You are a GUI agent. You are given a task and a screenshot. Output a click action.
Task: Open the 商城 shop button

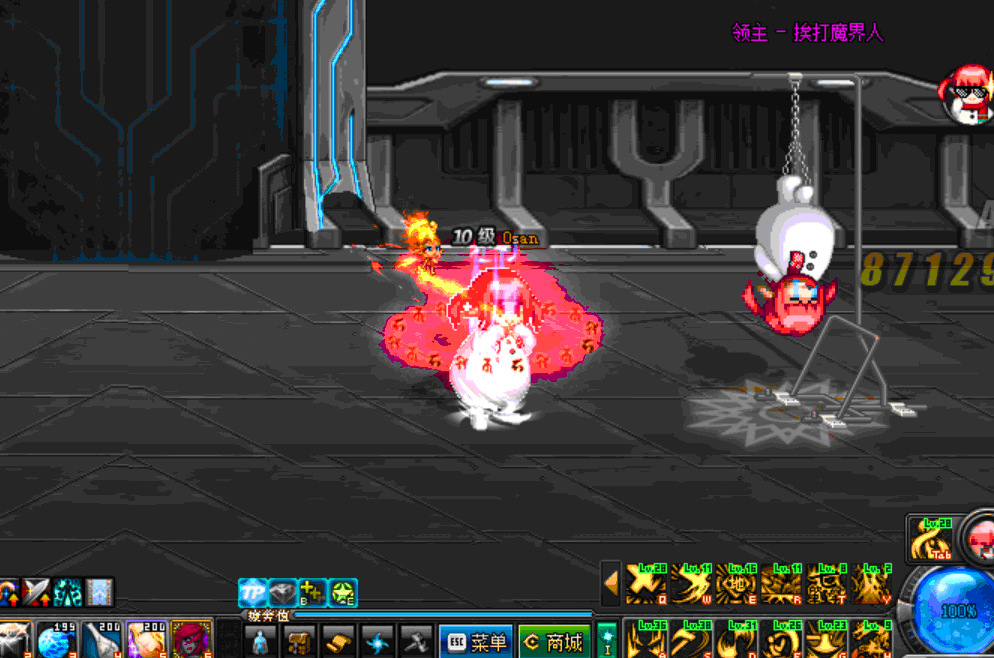(554, 641)
